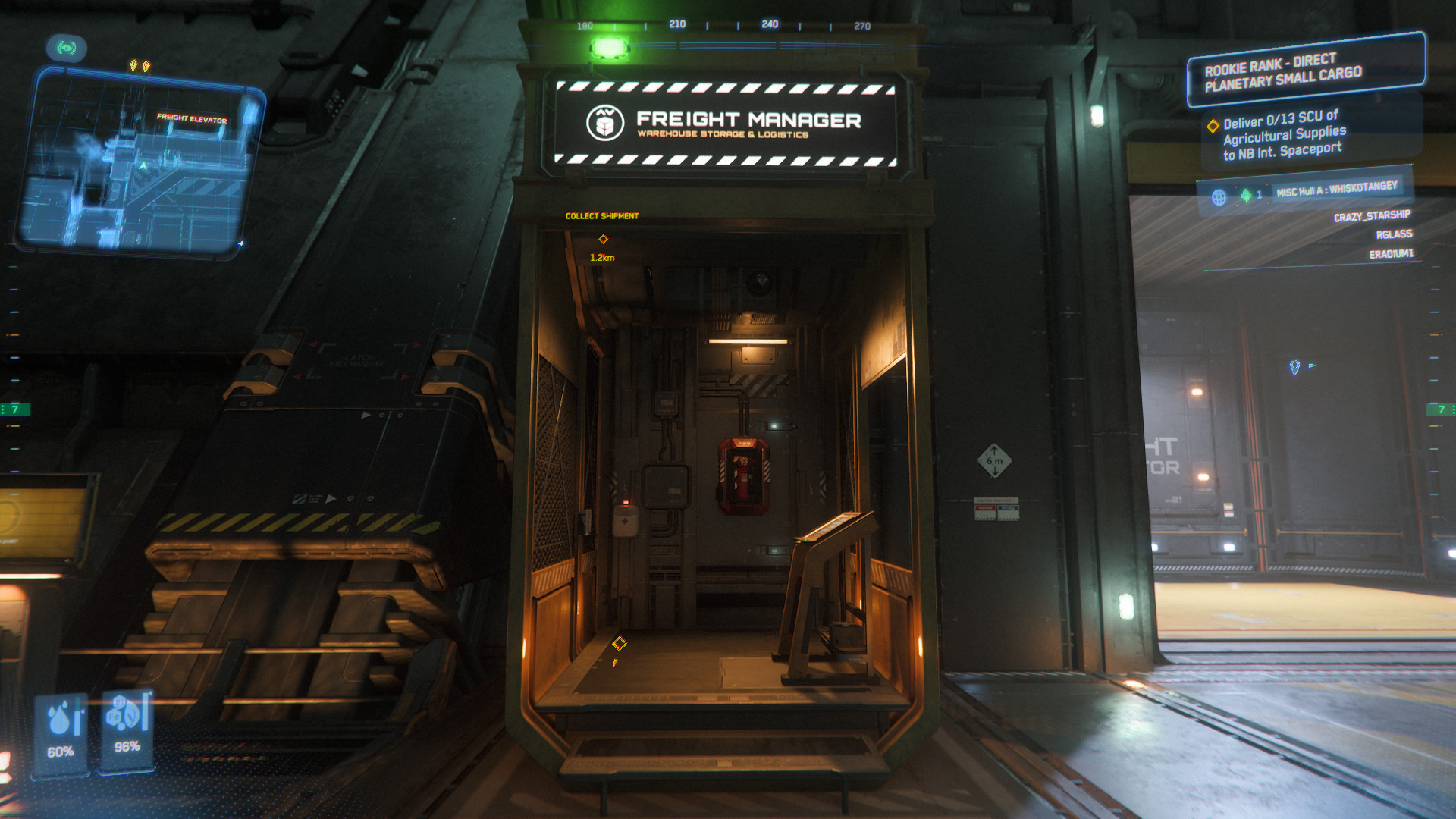Click the holographic minimap panel
Screen dimensions: 1456x819
[140, 163]
